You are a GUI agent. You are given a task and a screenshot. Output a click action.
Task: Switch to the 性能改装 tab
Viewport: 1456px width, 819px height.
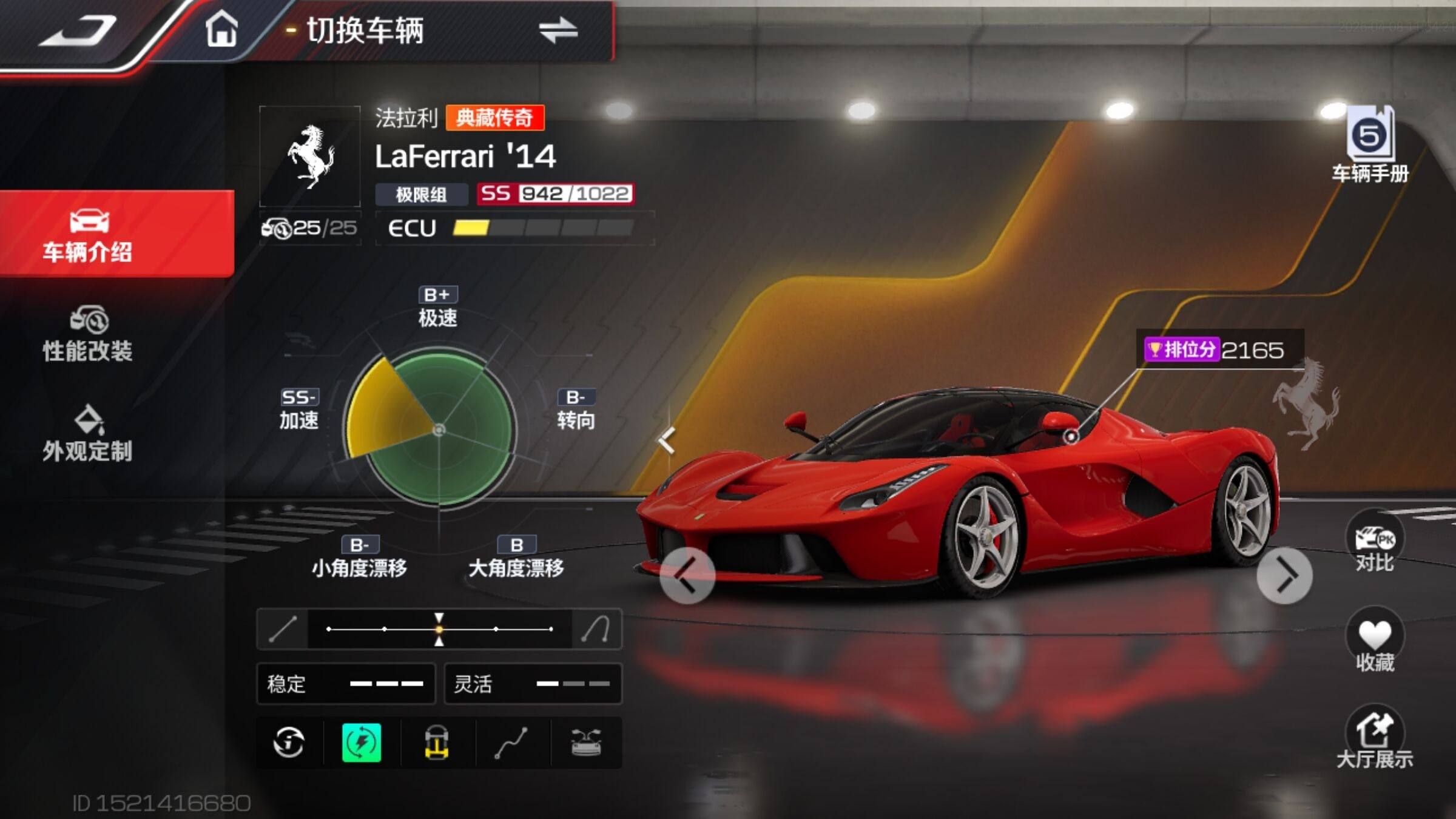88,335
